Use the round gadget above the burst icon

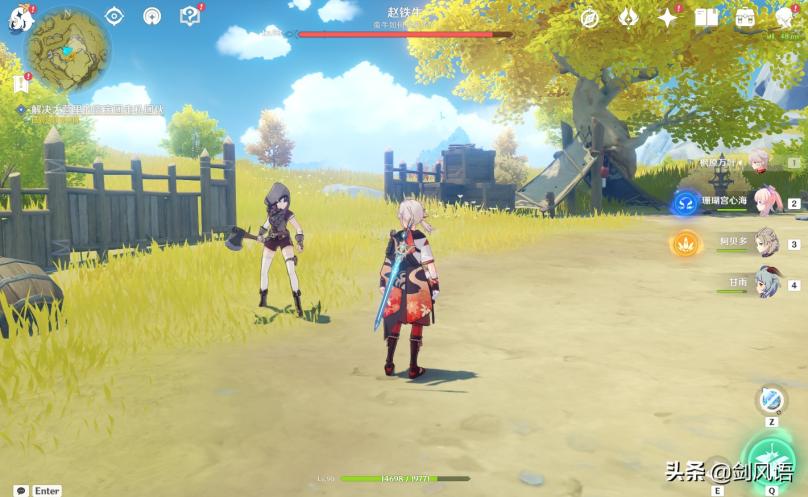point(771,400)
